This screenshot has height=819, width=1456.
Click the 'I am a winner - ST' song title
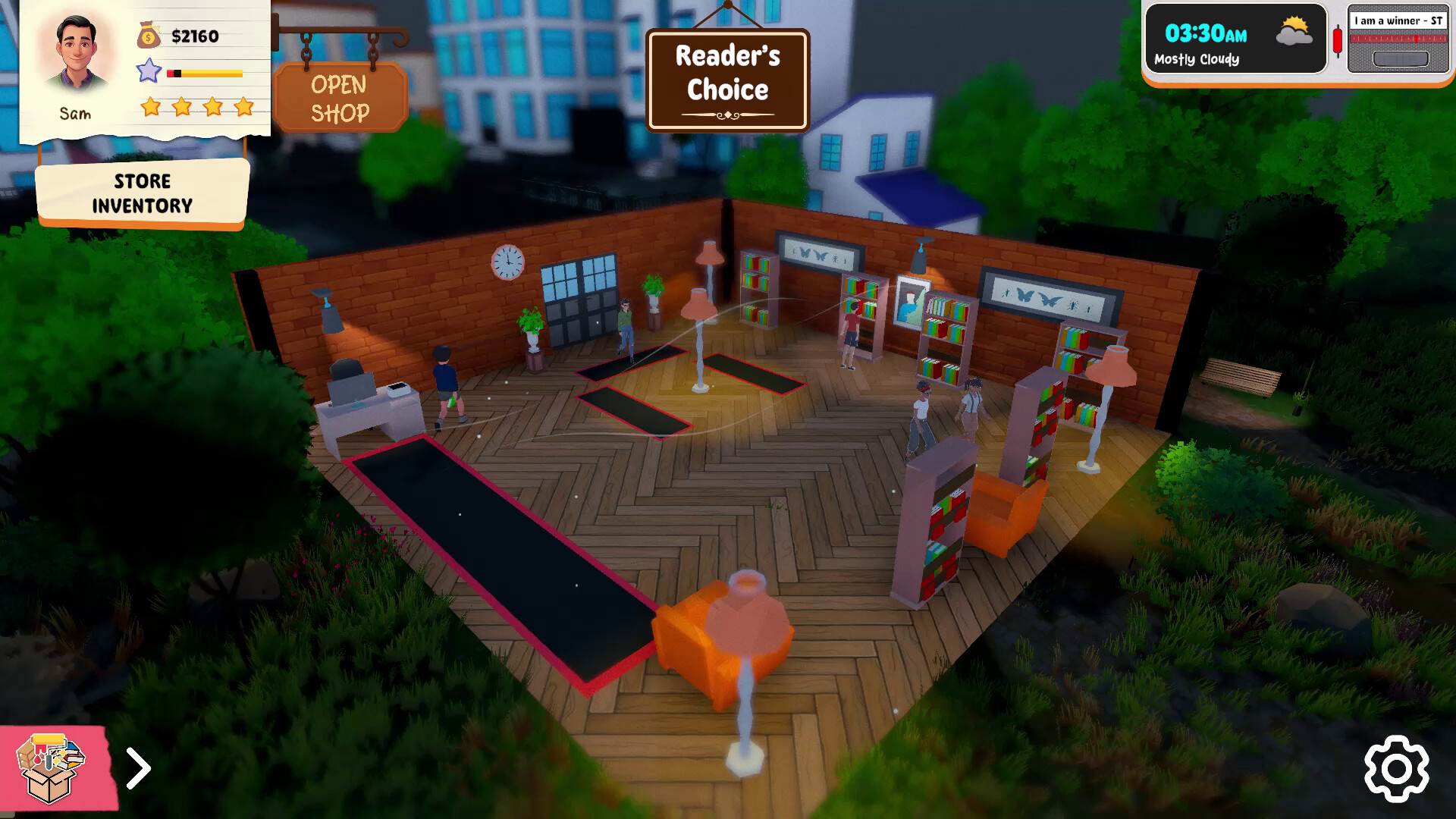click(1398, 22)
